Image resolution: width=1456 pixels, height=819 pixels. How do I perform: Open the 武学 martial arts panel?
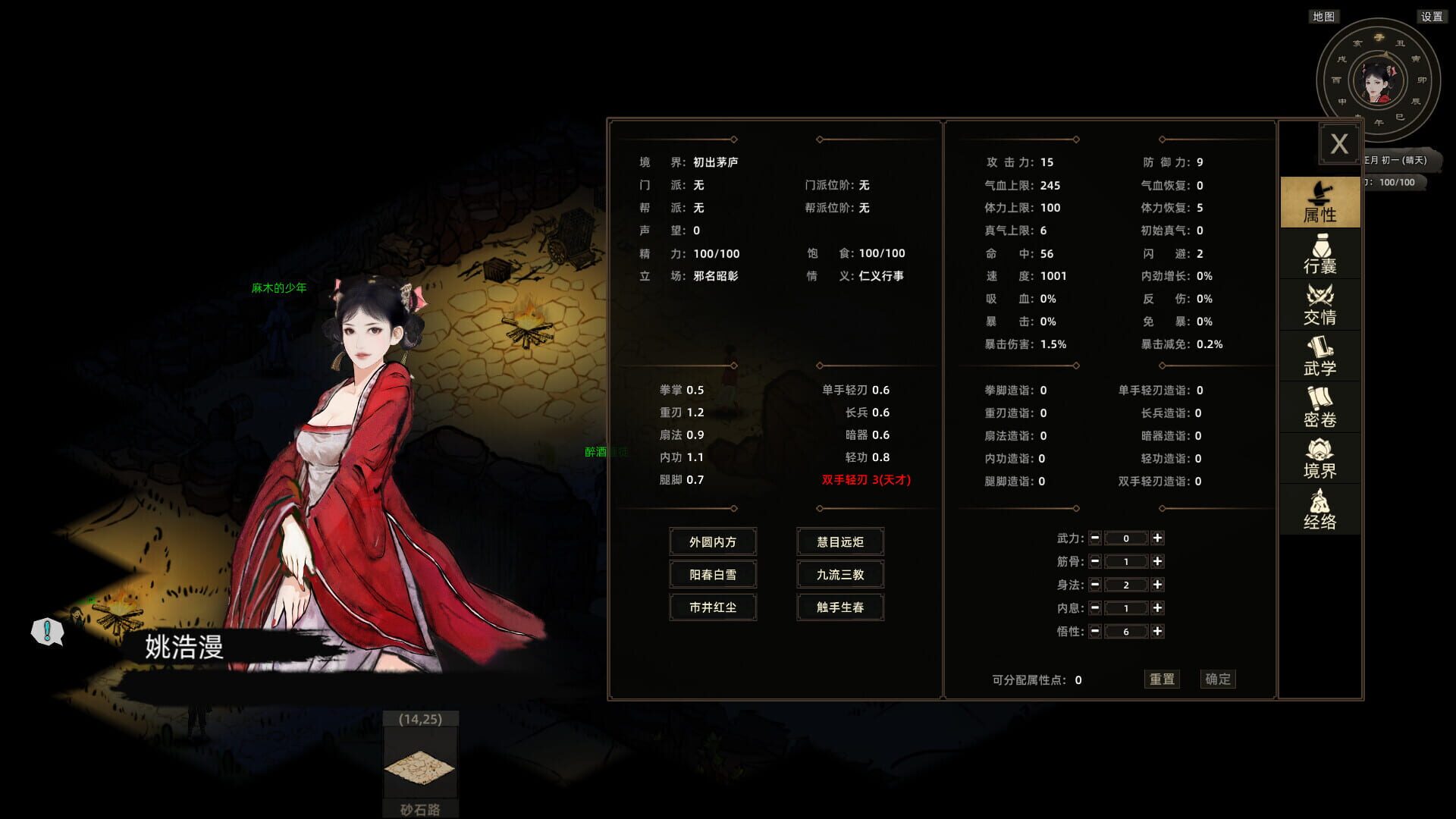(1319, 357)
